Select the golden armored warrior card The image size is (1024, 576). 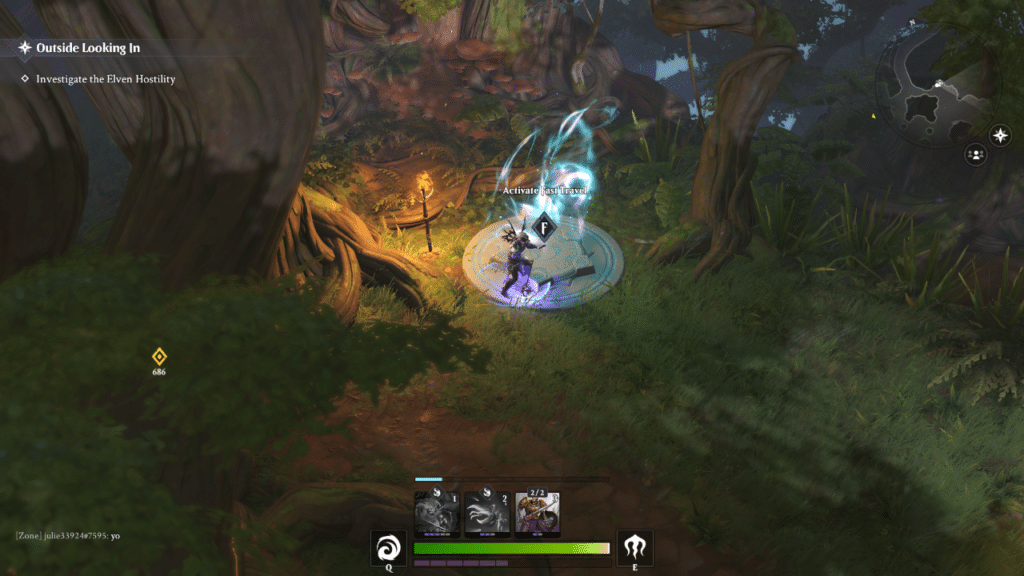coord(537,513)
